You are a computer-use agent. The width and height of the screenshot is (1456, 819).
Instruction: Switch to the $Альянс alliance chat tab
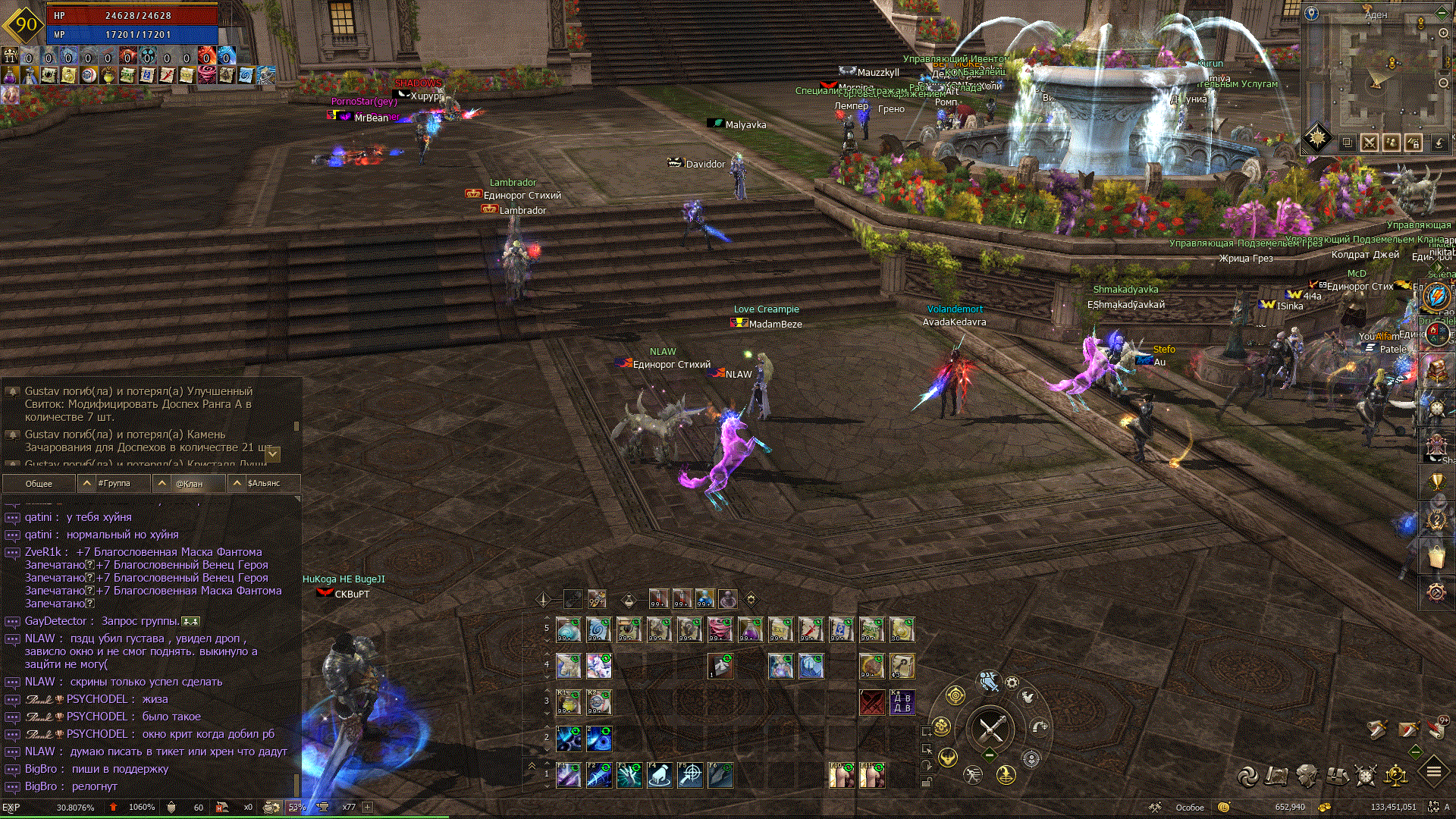pos(264,483)
